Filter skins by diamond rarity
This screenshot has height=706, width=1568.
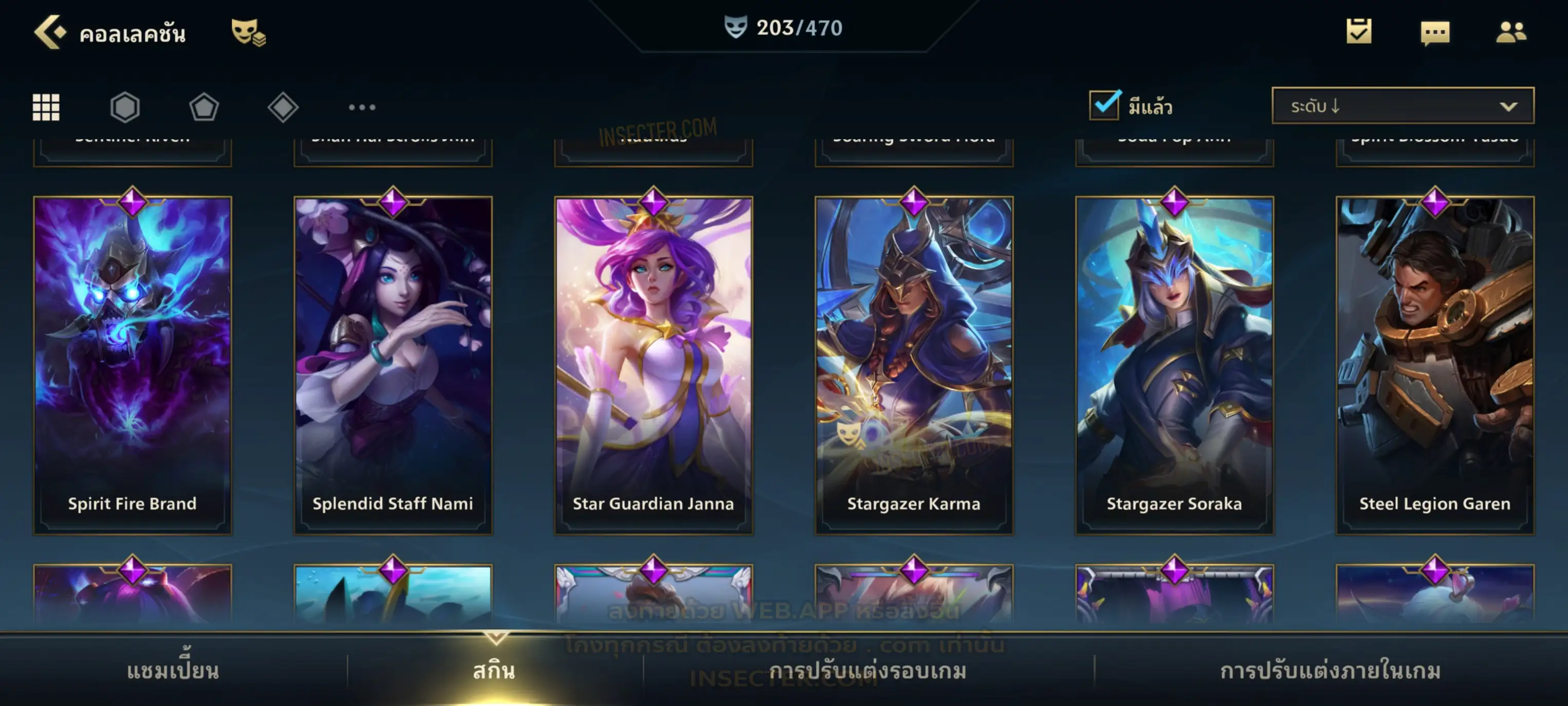pos(283,107)
